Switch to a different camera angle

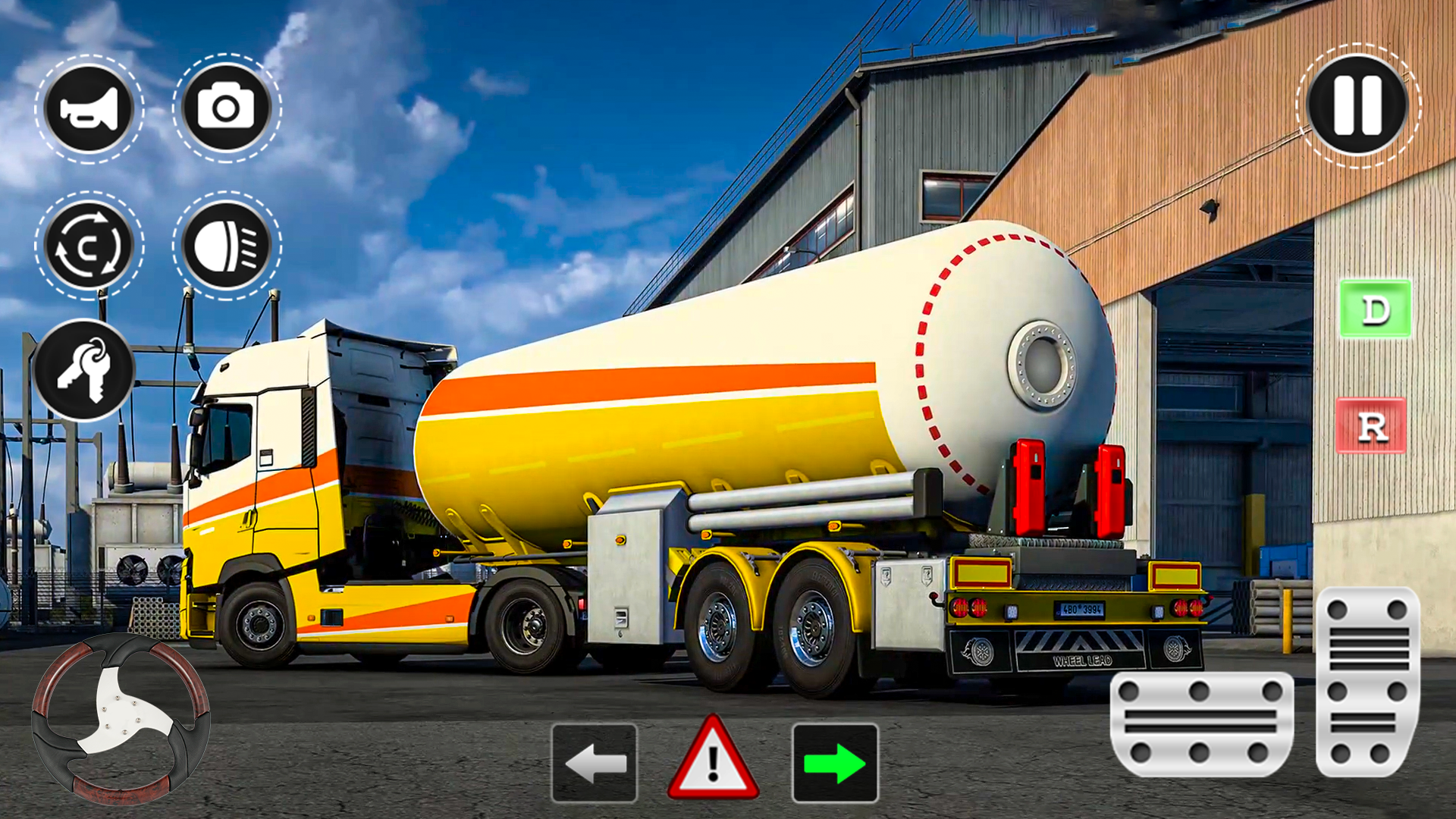click(x=227, y=108)
